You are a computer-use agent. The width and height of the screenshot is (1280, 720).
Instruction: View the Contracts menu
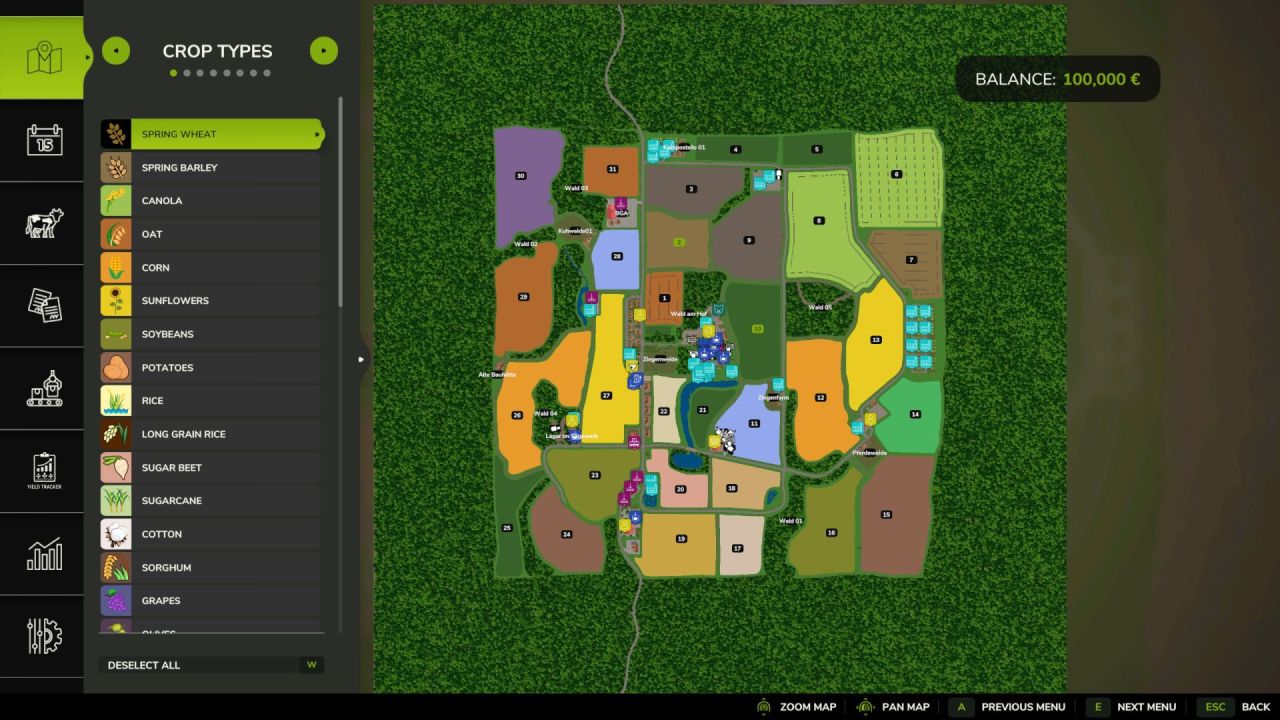pos(41,305)
